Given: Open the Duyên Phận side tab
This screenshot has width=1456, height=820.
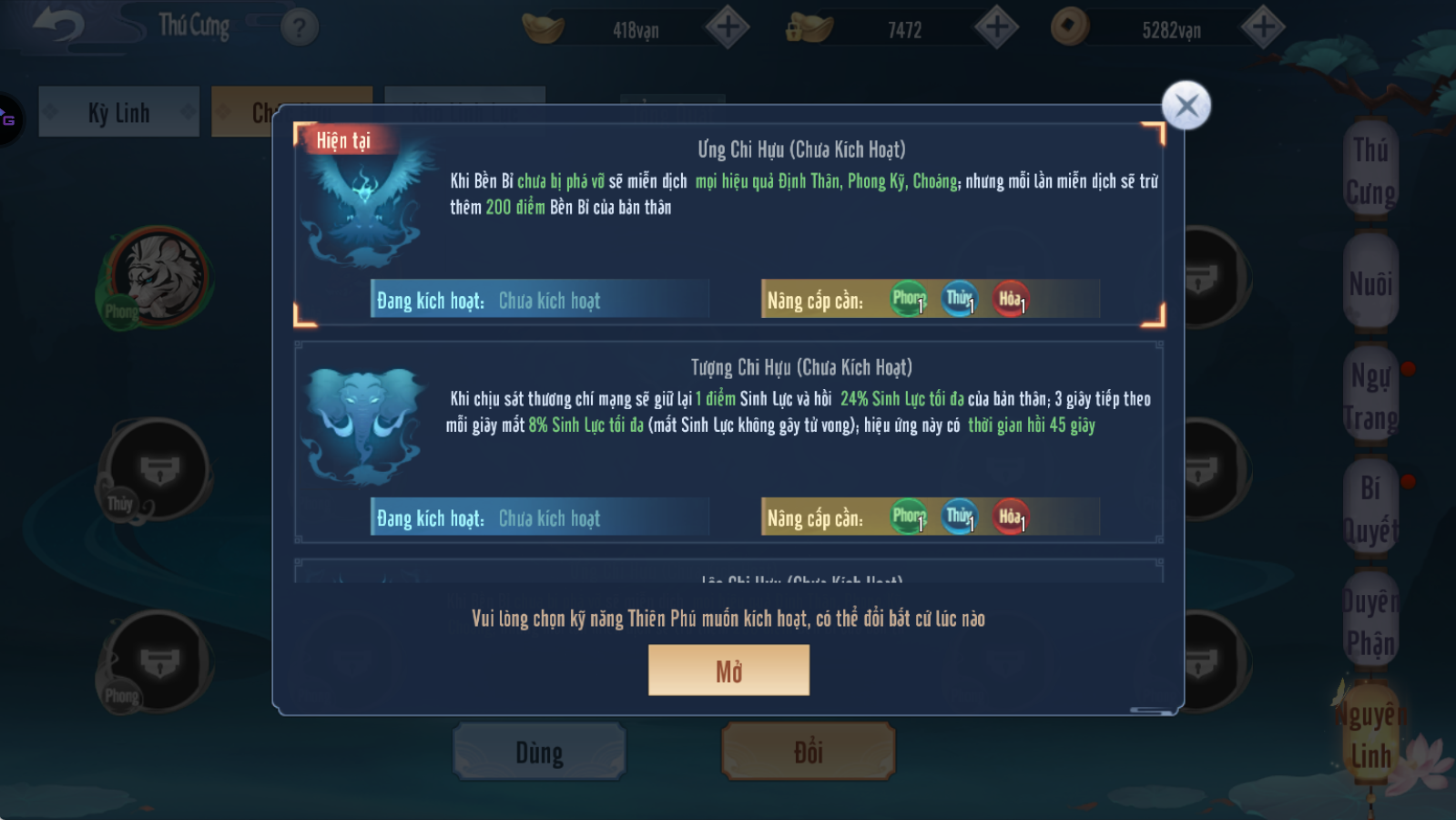Looking at the screenshot, I should coord(1370,622).
